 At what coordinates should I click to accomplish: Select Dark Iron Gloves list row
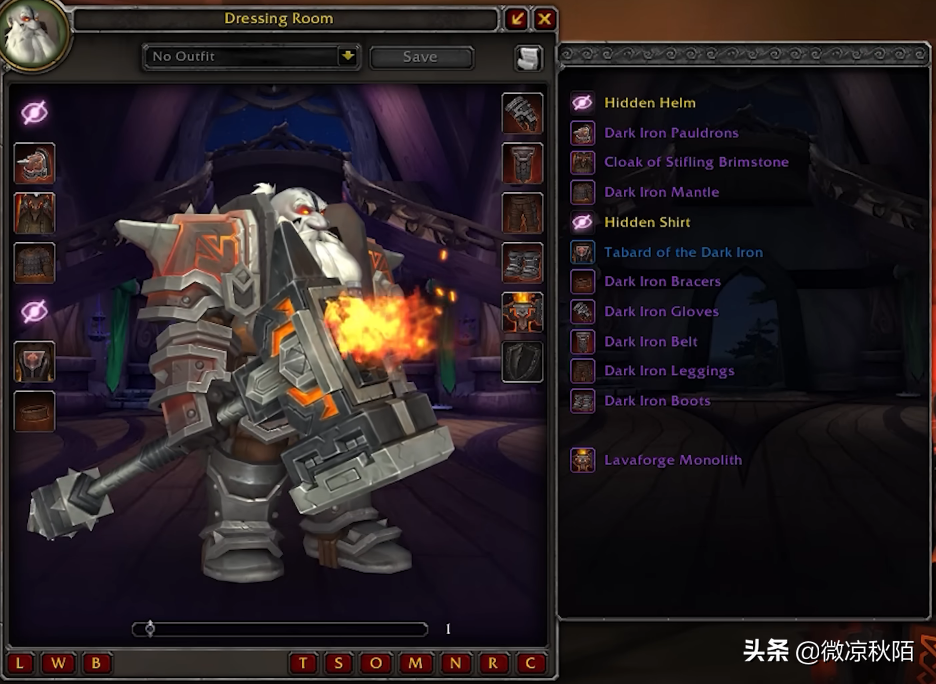pos(661,311)
